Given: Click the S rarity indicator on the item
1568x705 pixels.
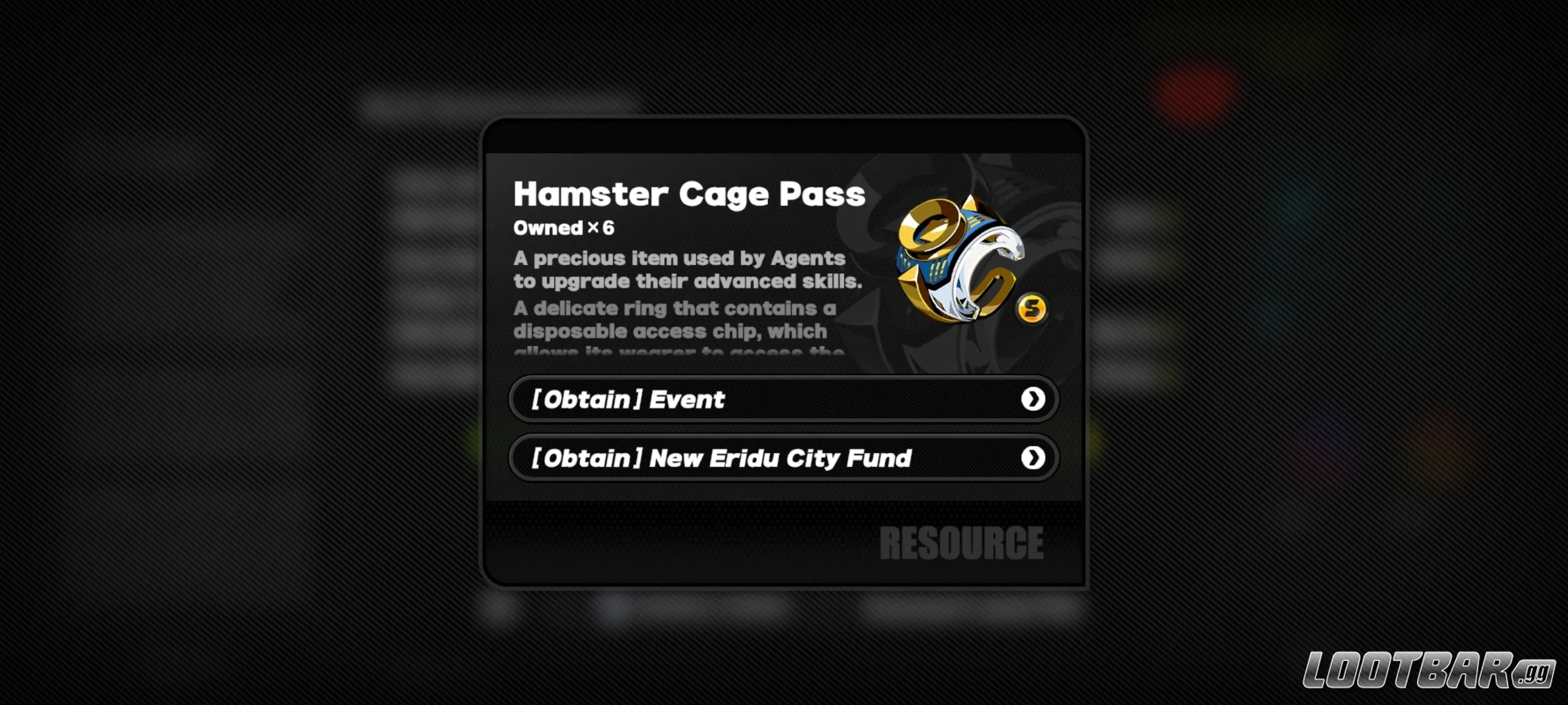Looking at the screenshot, I should tap(1033, 309).
